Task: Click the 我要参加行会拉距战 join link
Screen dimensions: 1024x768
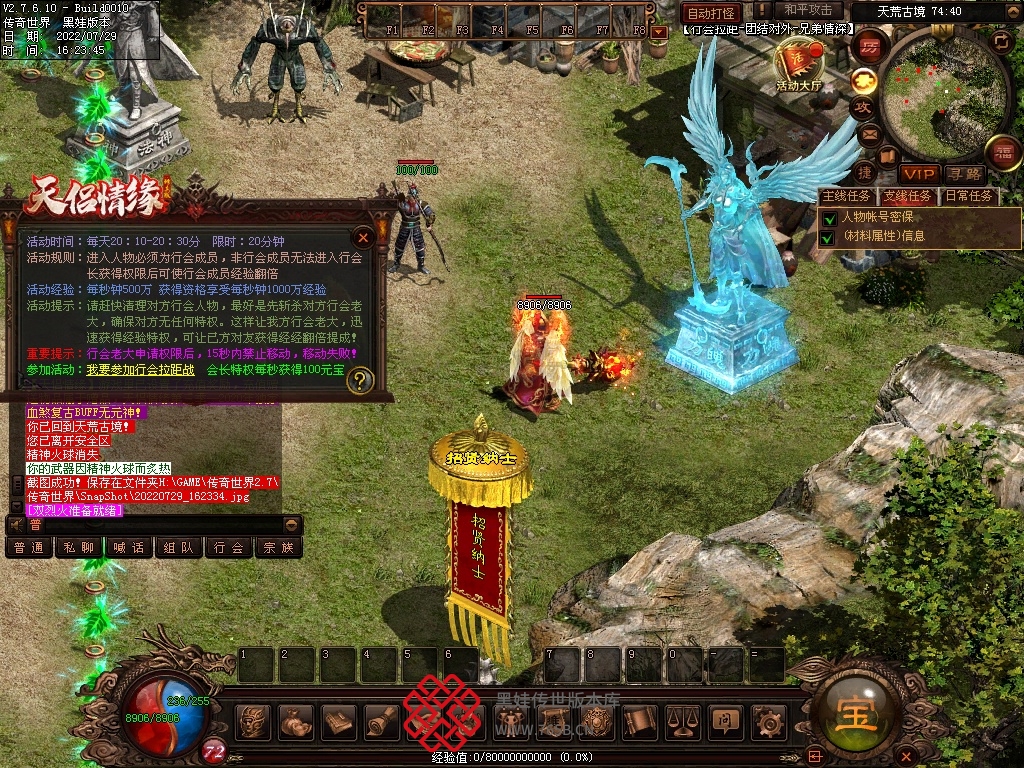Action: click(140, 370)
